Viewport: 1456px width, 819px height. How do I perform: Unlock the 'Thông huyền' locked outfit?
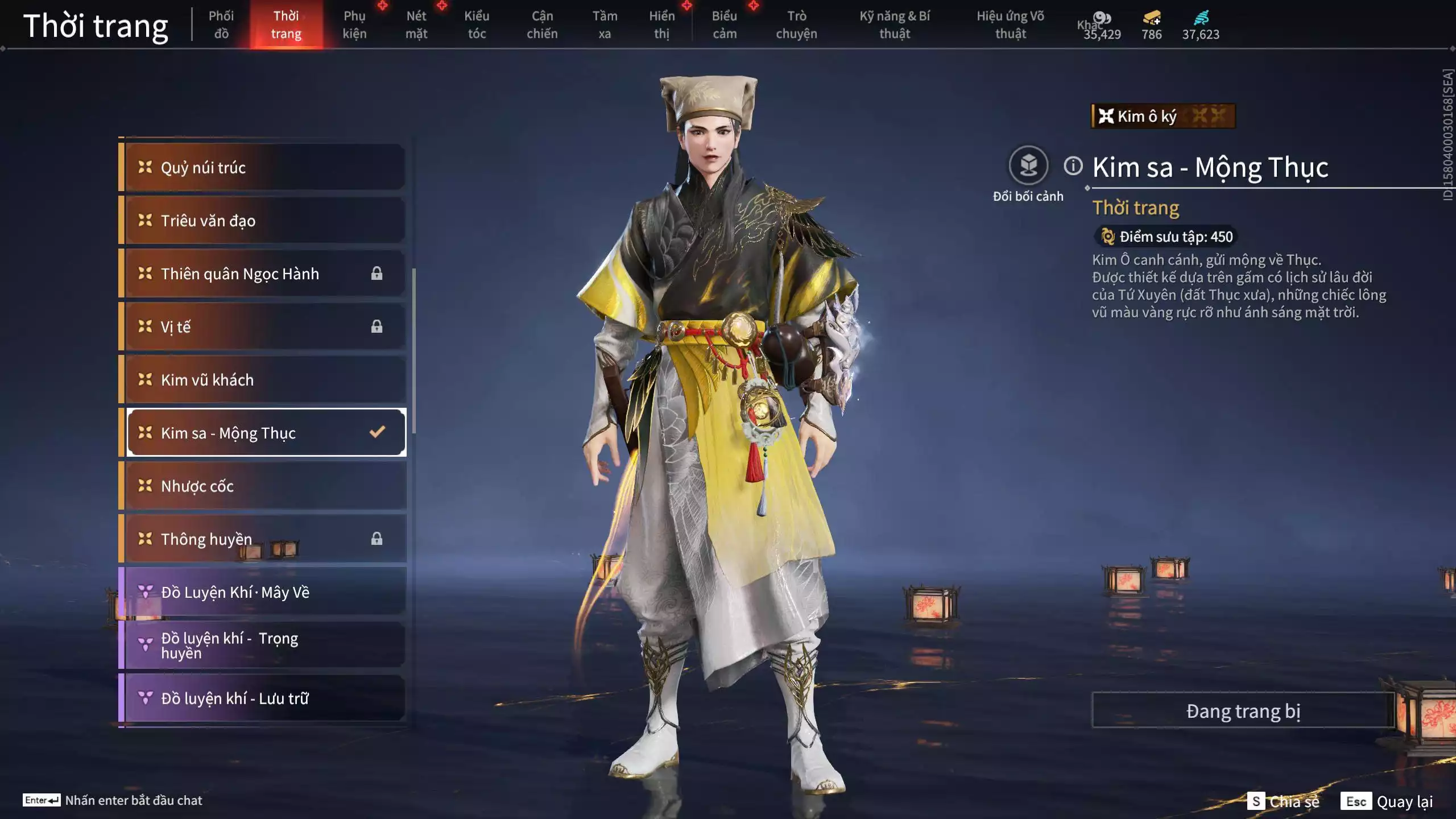click(377, 539)
